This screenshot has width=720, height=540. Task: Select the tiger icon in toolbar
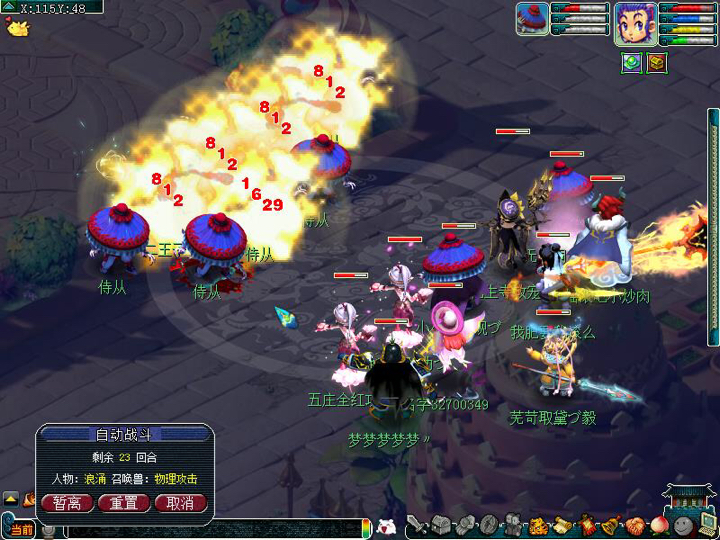(538, 525)
